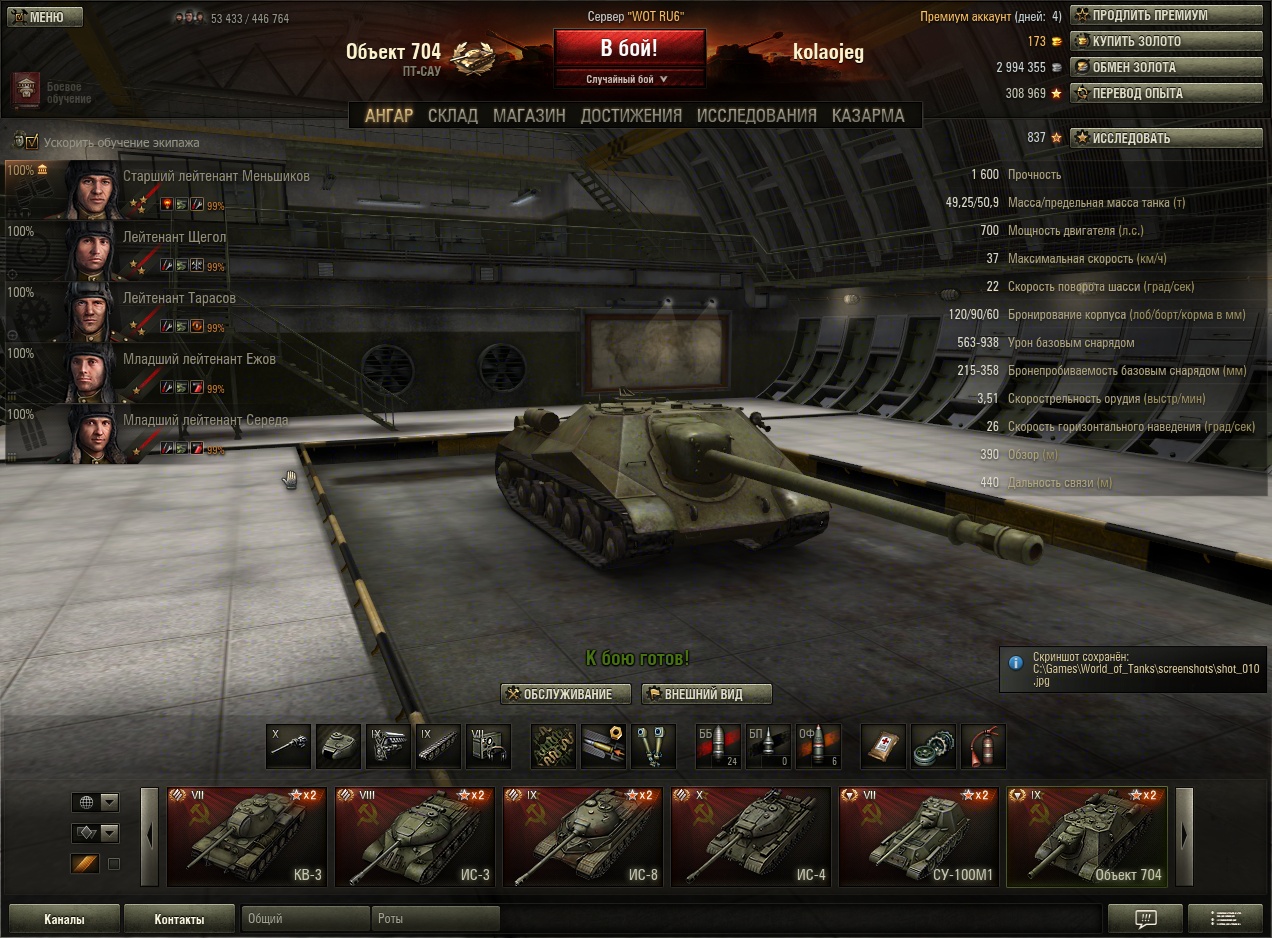Start battle with the В бой! button
The width and height of the screenshot is (1272, 938).
click(x=629, y=49)
